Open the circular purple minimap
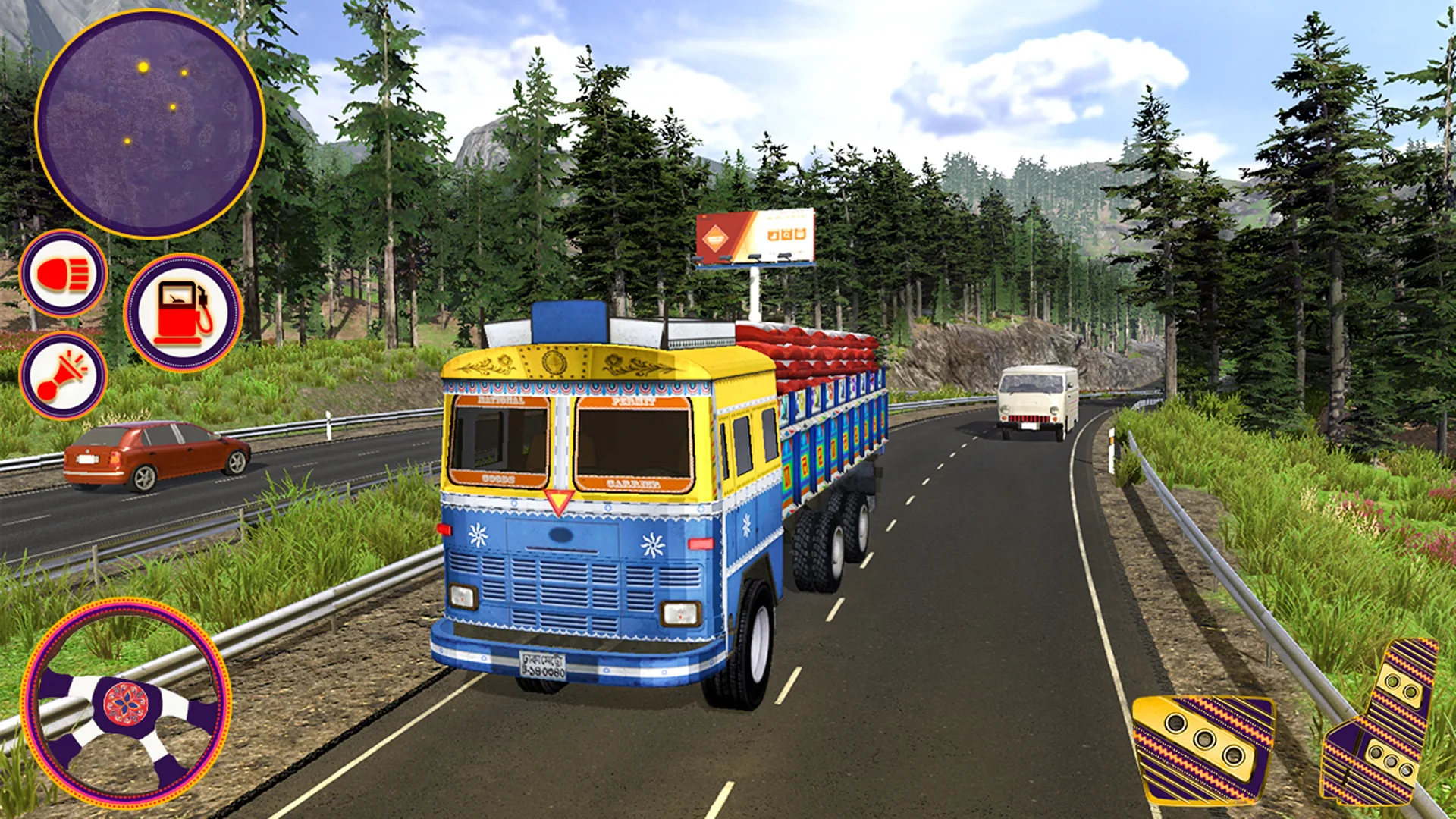 click(x=150, y=124)
